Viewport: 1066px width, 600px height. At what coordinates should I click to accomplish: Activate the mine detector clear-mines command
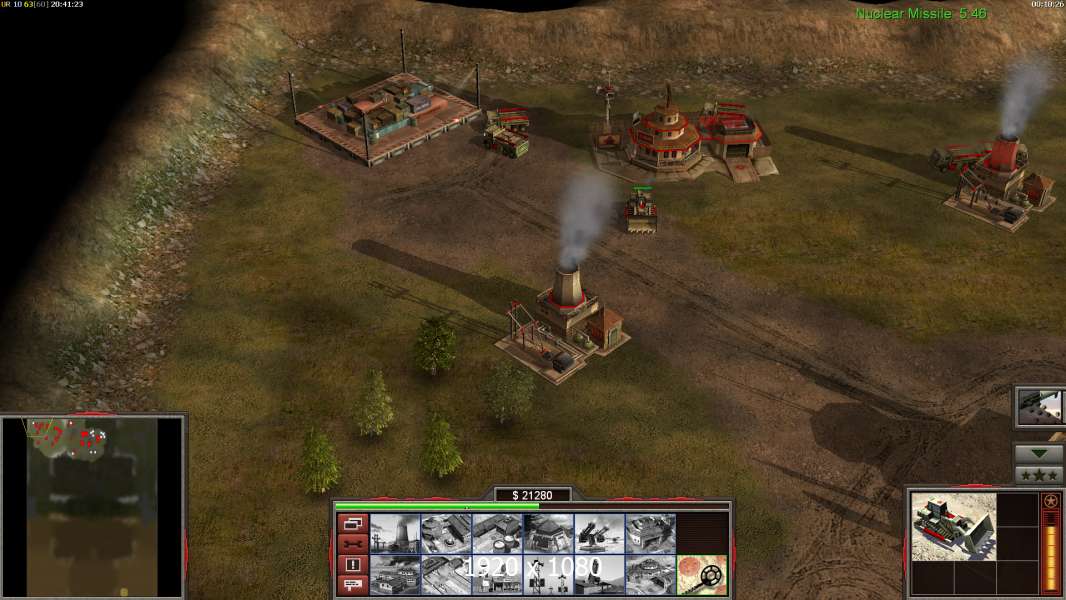[701, 574]
